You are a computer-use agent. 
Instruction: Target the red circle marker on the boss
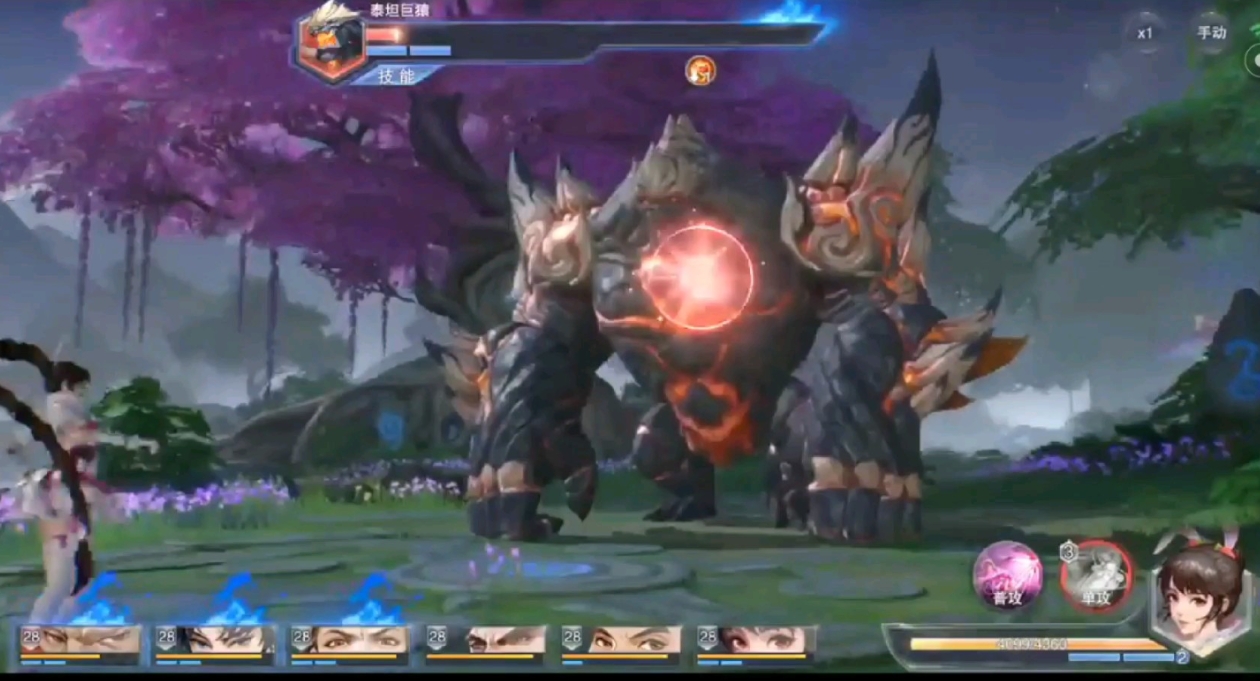(x=697, y=277)
